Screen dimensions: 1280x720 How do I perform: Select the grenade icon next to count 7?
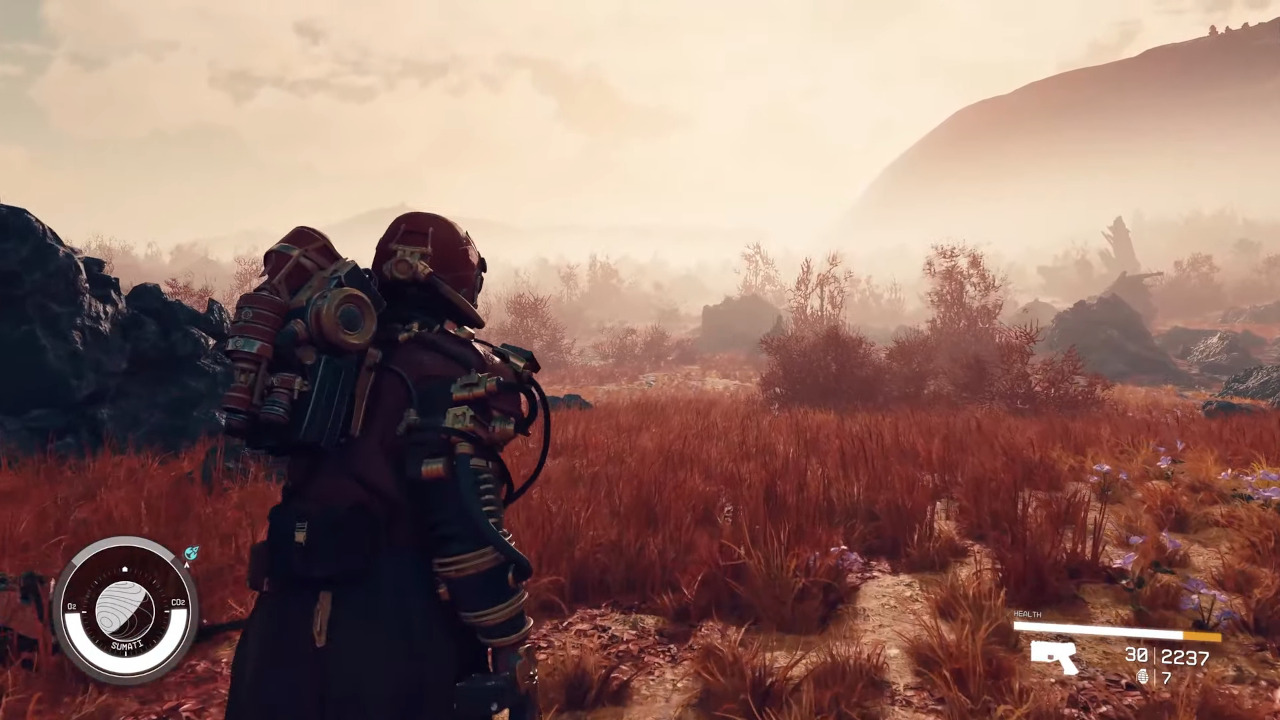click(1144, 677)
